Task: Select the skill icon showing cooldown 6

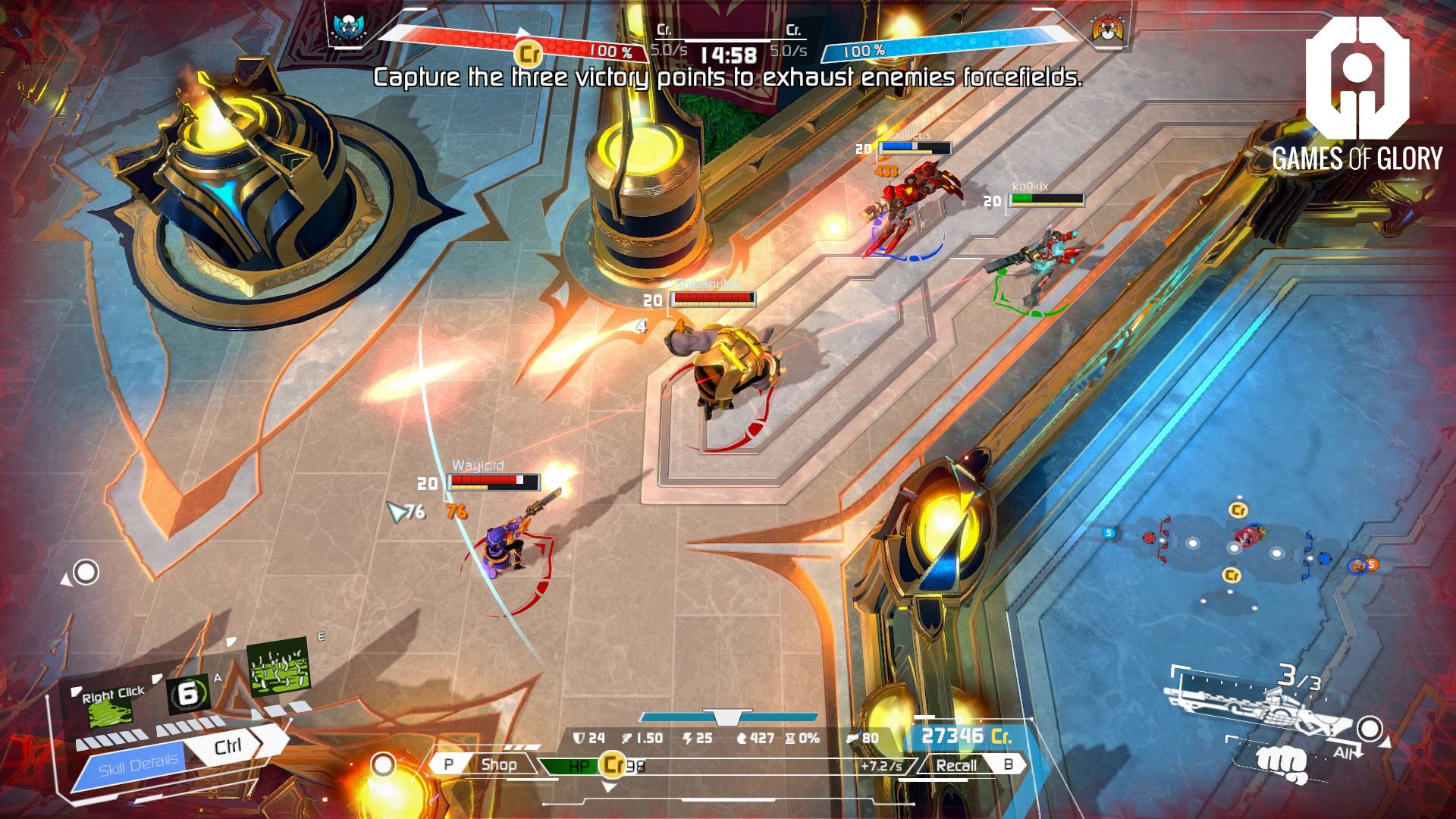Action: tap(188, 693)
